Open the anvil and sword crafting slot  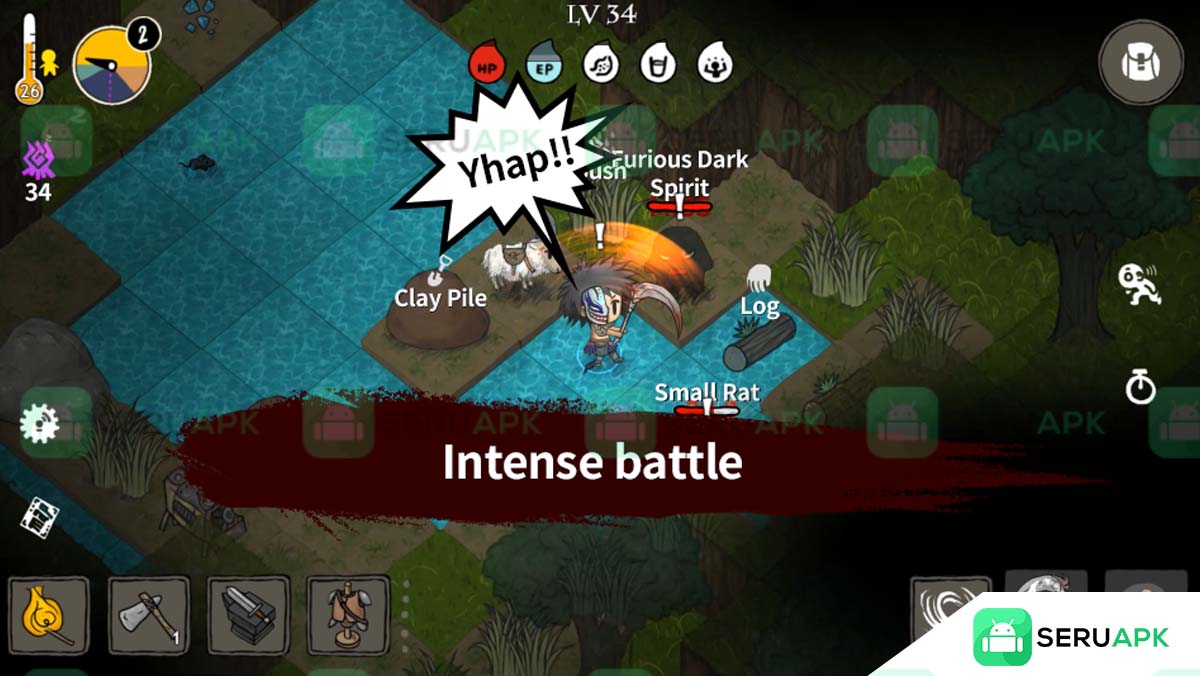pyautogui.click(x=248, y=615)
